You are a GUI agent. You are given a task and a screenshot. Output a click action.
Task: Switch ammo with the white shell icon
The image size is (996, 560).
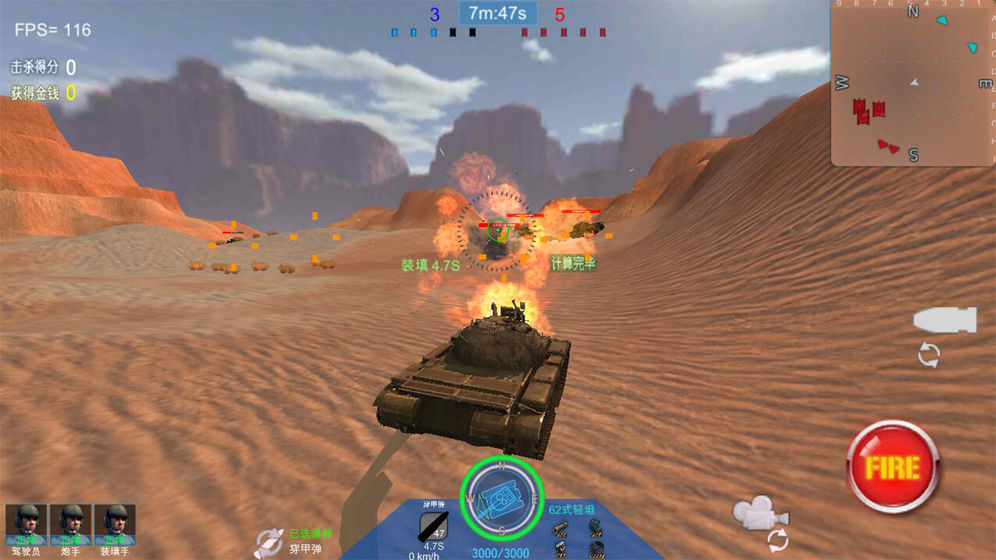pyautogui.click(x=943, y=321)
